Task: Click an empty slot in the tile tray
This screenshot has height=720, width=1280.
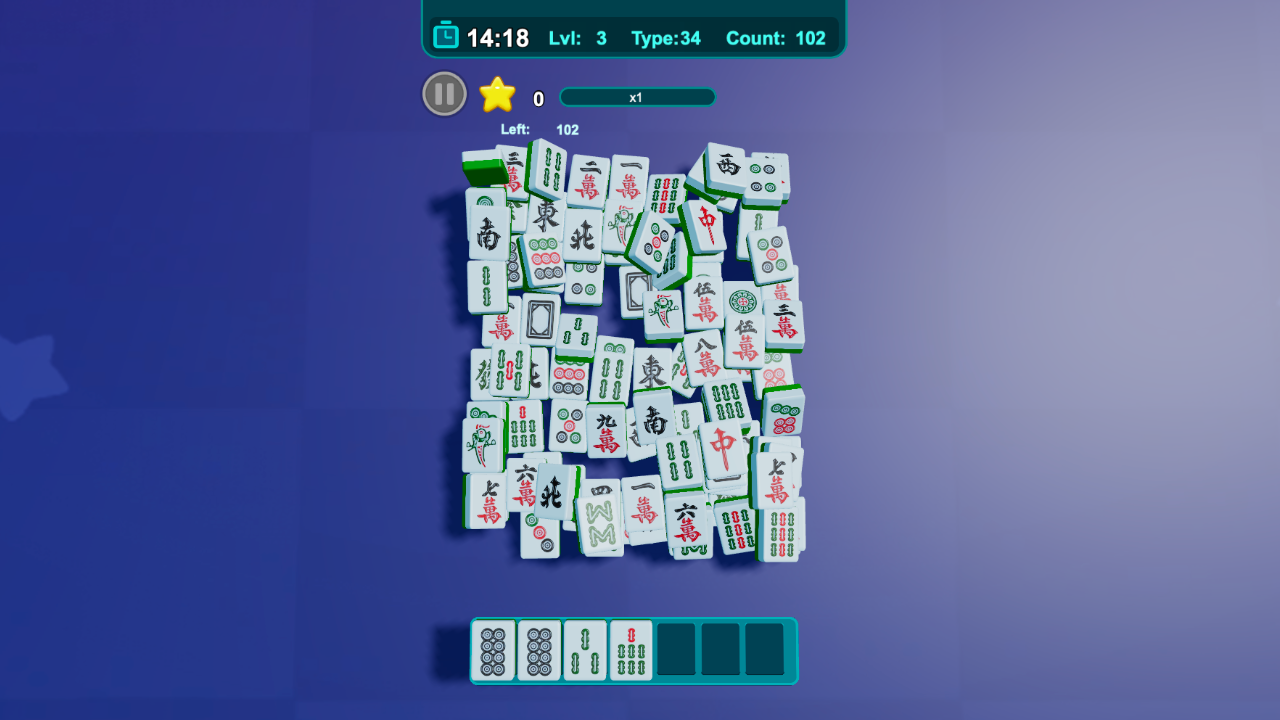Action: [677, 649]
